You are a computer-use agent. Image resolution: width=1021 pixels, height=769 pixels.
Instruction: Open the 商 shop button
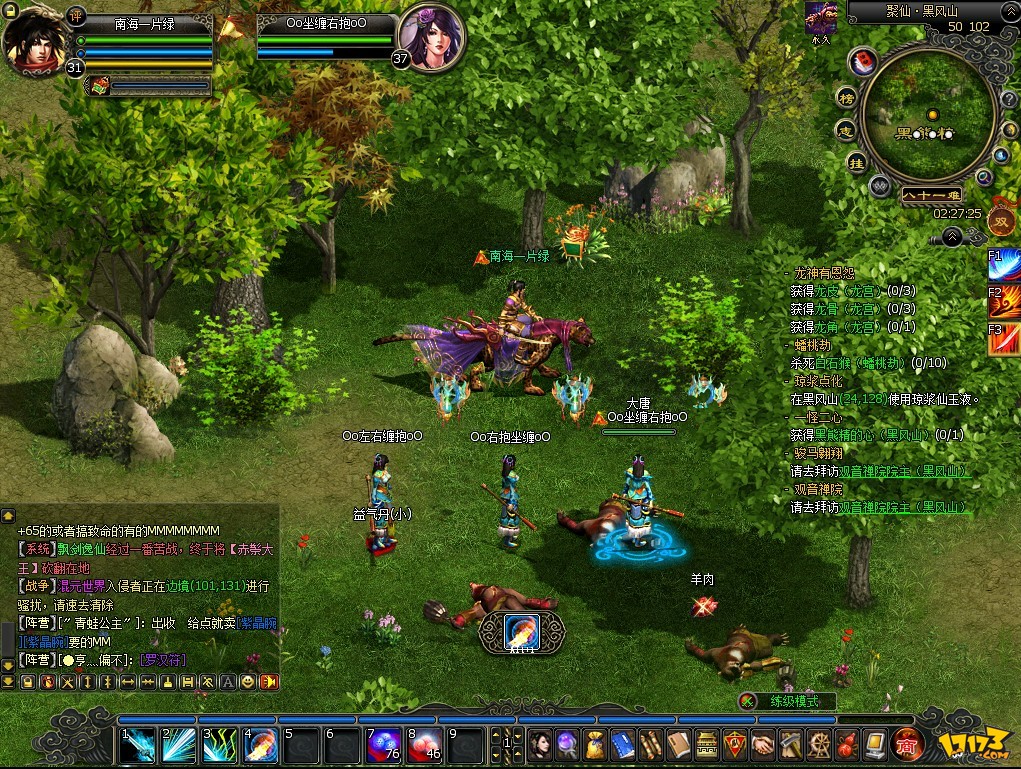(907, 744)
